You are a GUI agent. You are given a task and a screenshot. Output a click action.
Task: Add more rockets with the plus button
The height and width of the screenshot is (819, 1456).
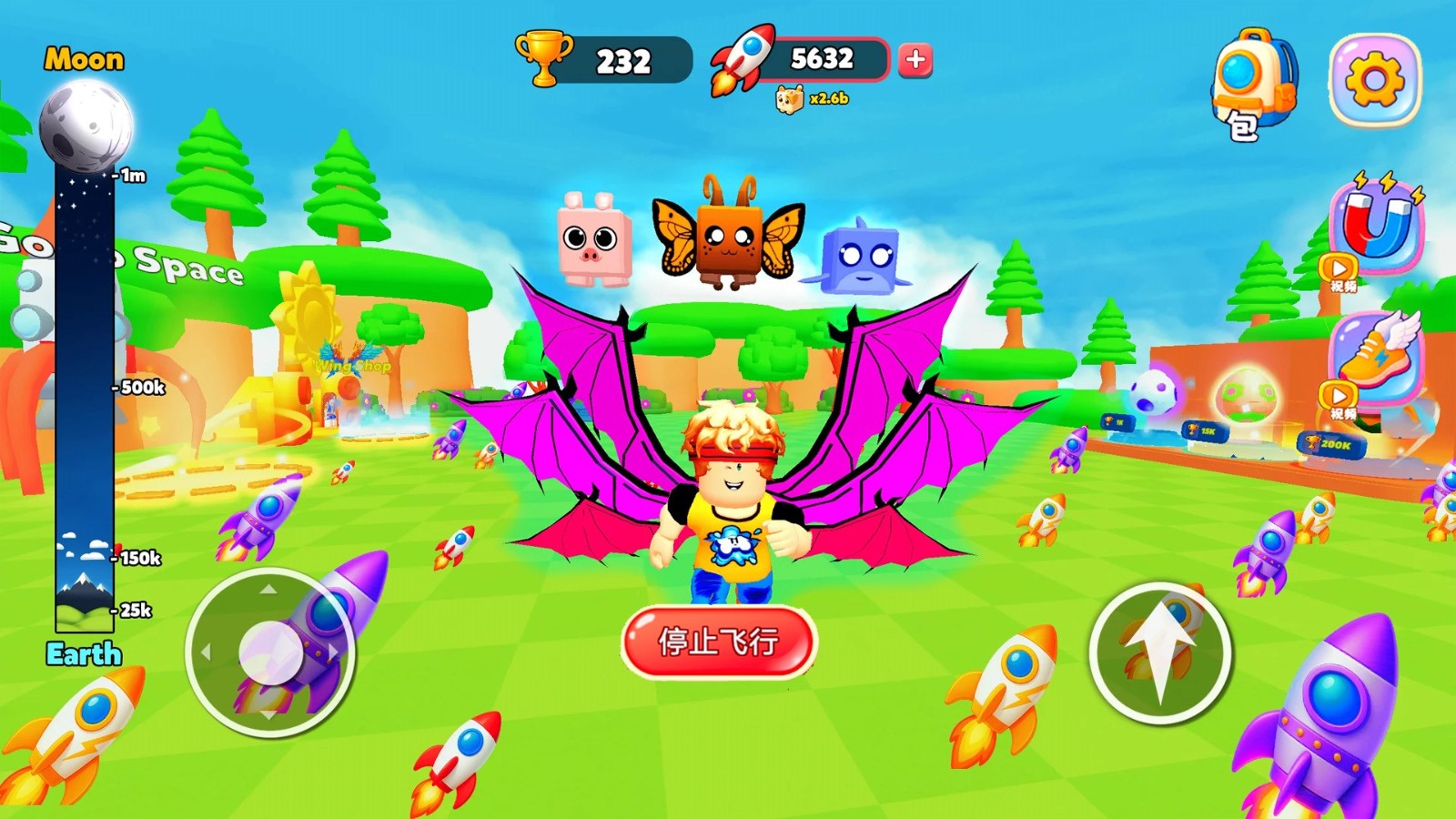(x=915, y=60)
